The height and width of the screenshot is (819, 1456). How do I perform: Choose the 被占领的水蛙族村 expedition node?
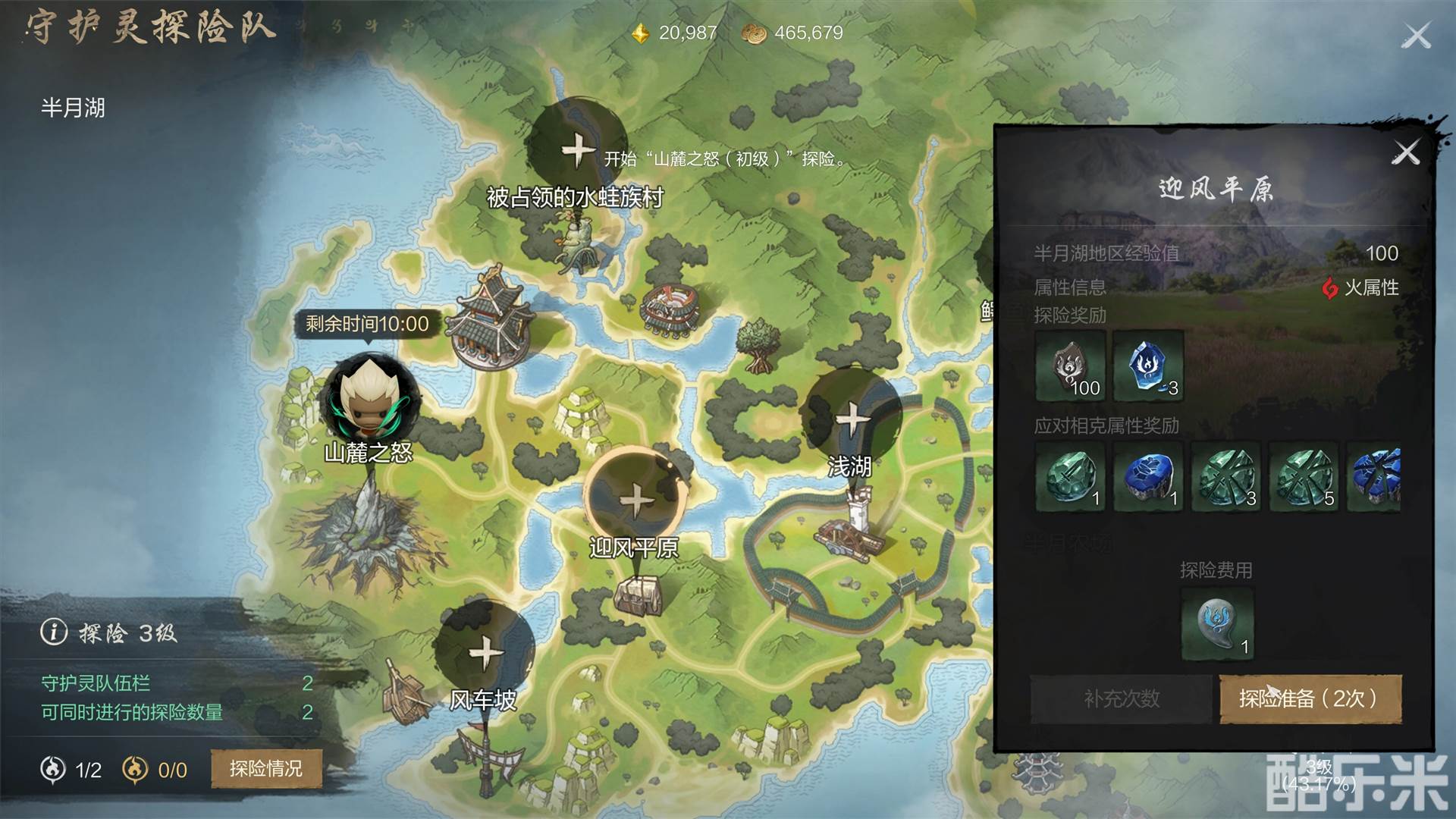tap(577, 149)
